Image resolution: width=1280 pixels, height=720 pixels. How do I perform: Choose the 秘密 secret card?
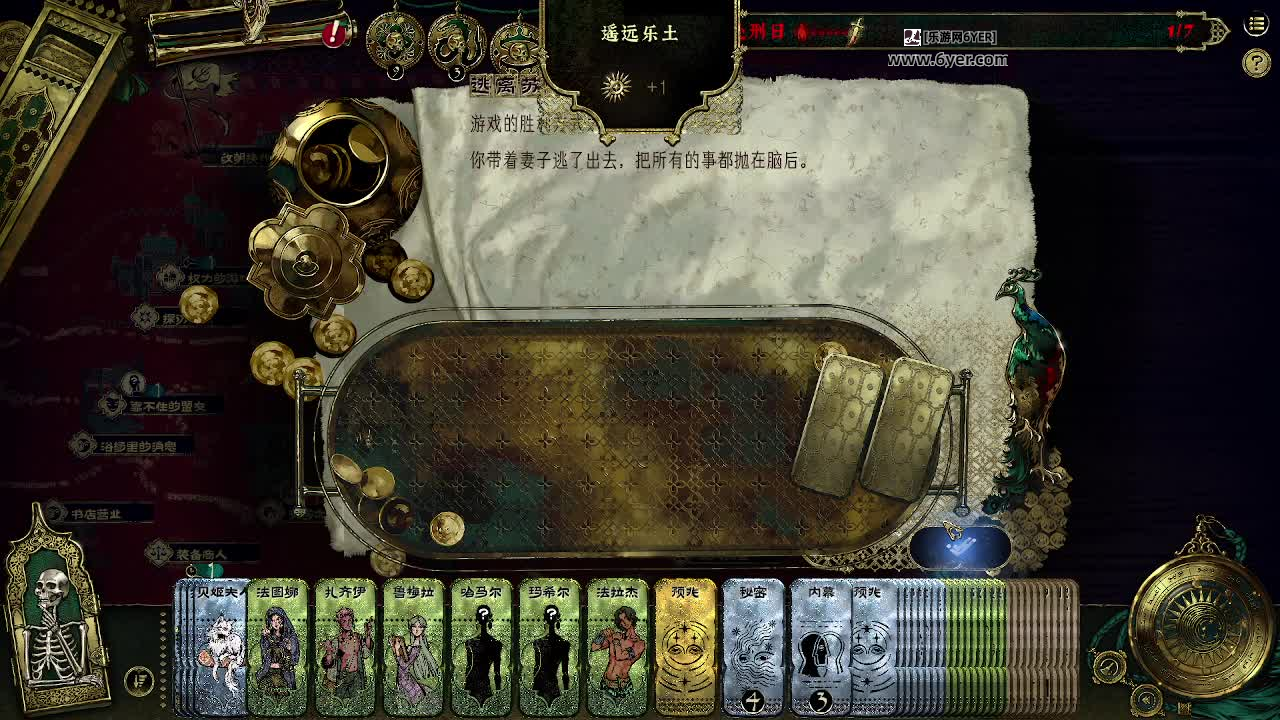pyautogui.click(x=753, y=647)
